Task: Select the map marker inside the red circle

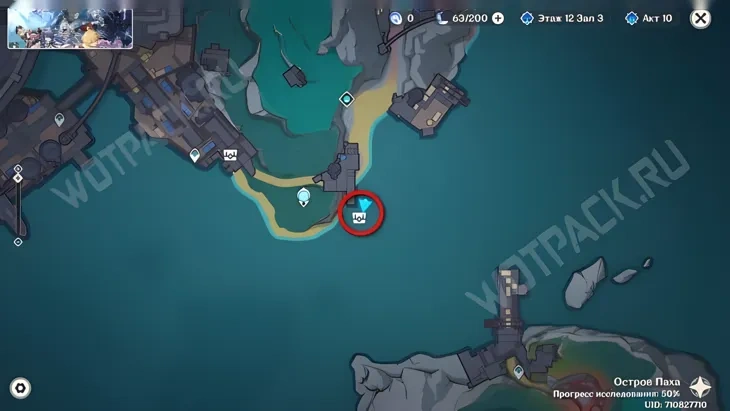Action: [360, 215]
